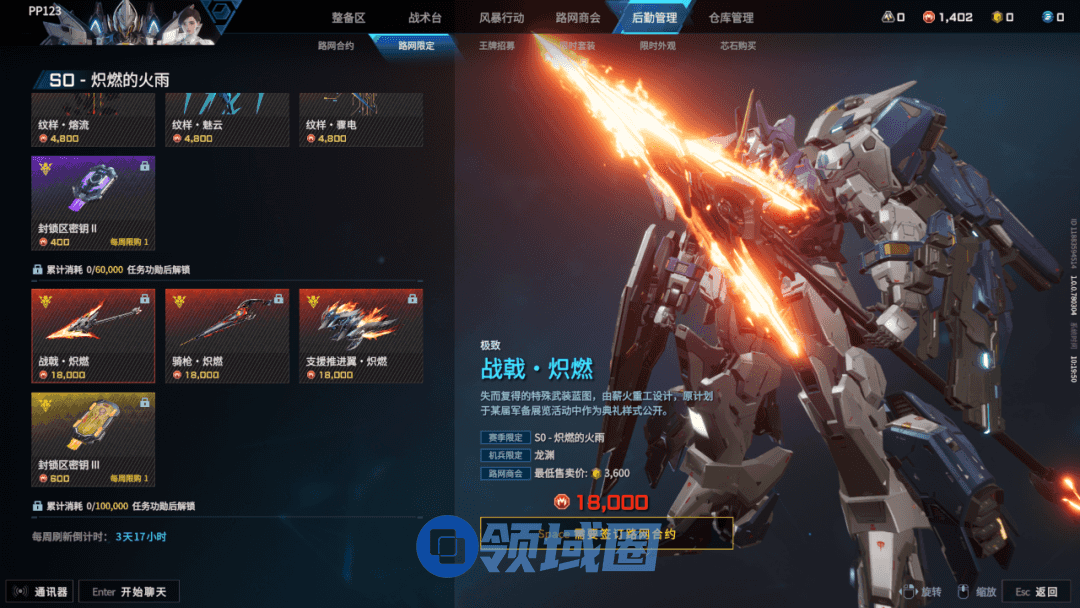Screen dimensions: 1080x608
Task: Choose the 骑枪・炽燃 lance tile
Action: [227, 336]
